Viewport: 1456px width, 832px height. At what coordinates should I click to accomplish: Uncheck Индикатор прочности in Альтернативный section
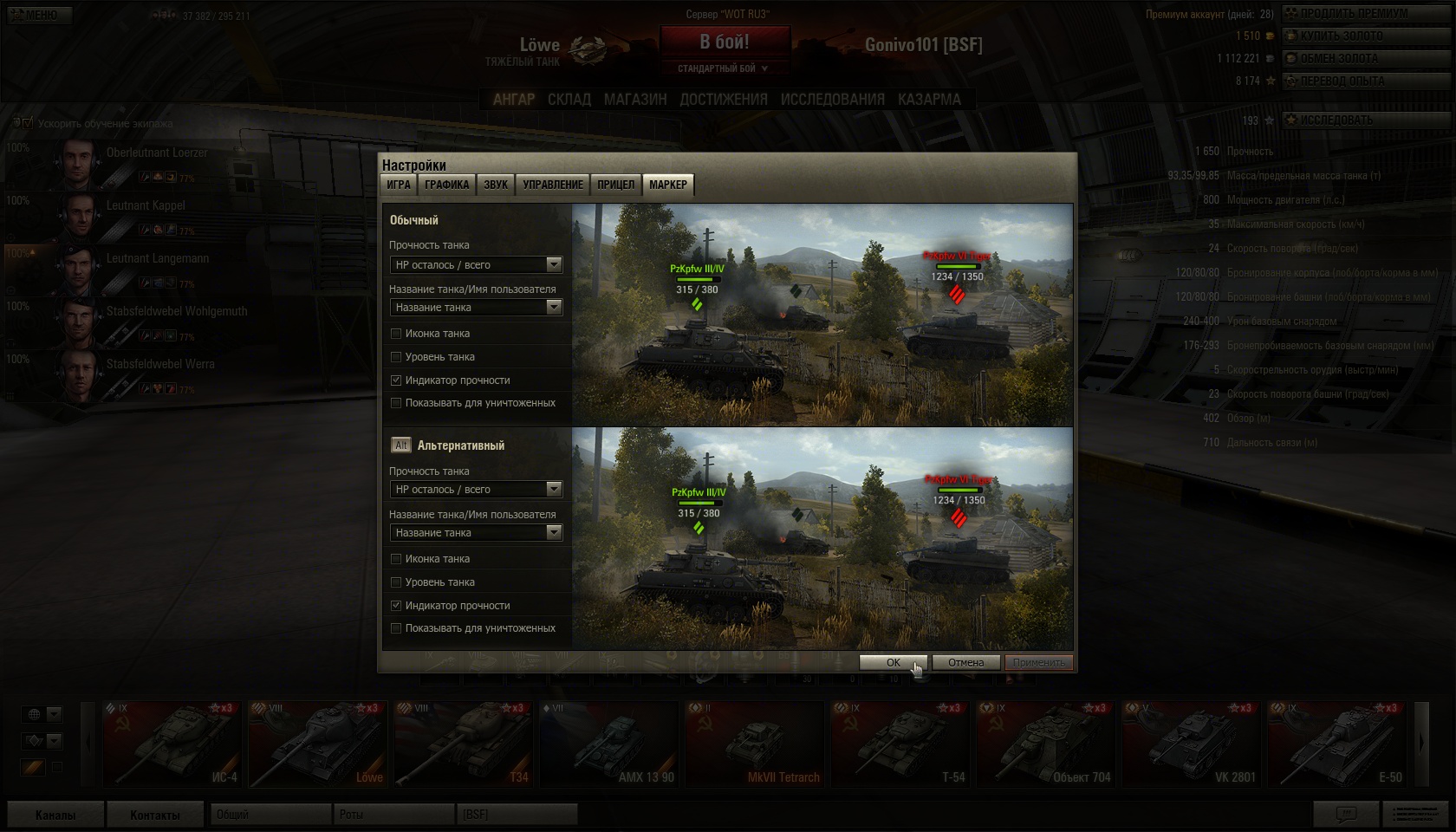point(396,606)
